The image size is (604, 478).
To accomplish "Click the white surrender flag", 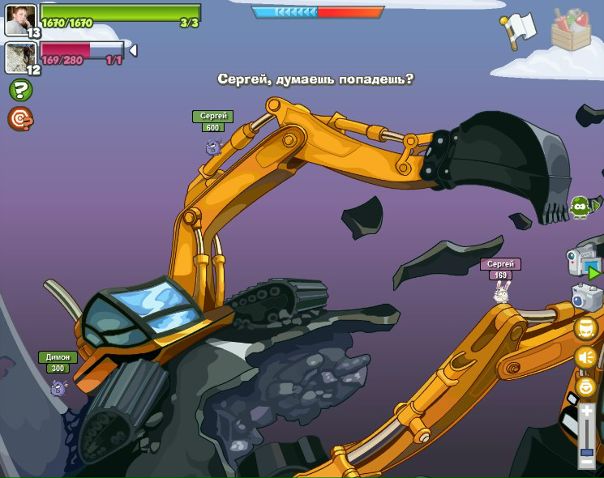I will (x=519, y=29).
